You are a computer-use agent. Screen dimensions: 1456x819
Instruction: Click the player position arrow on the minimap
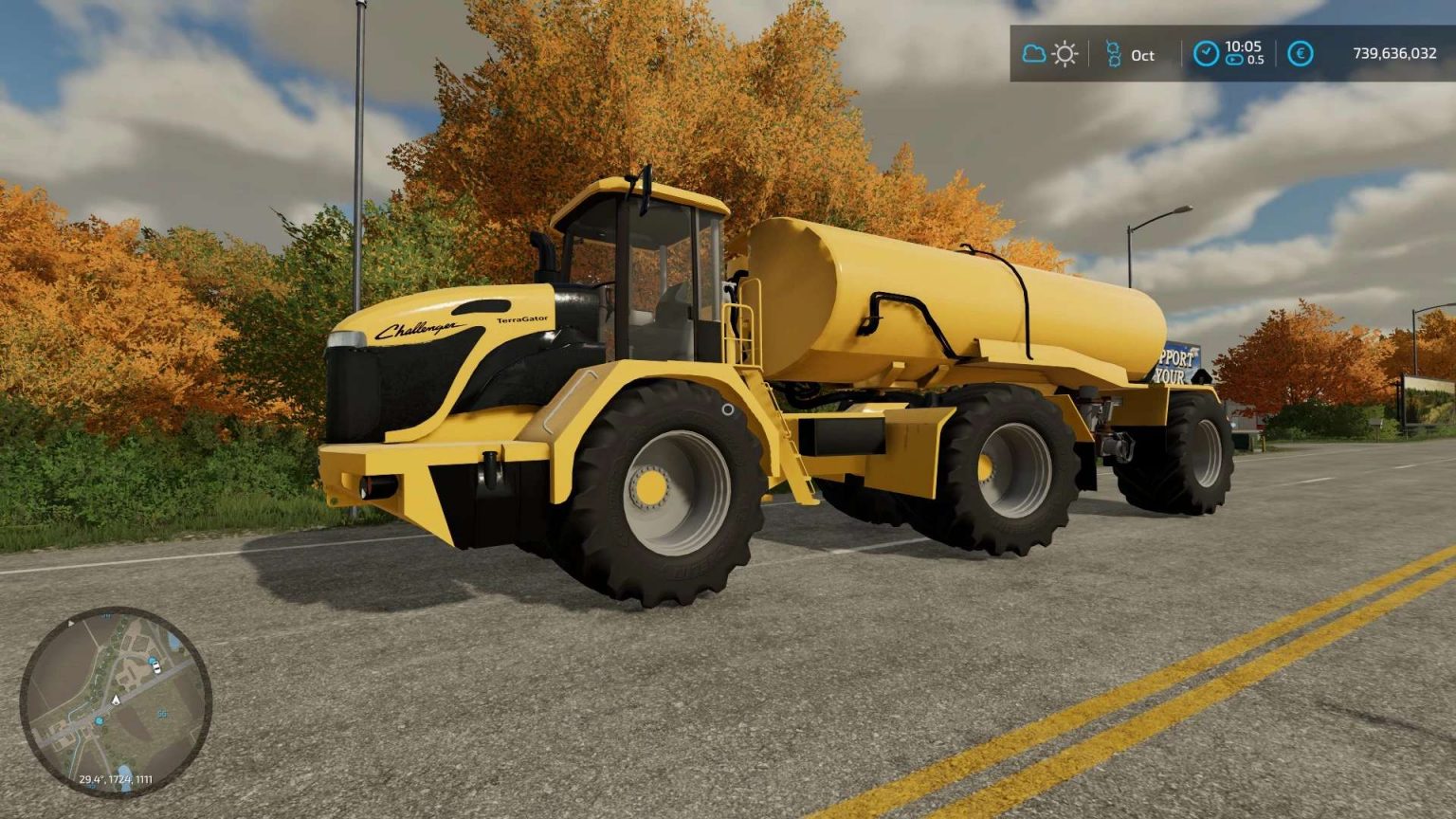click(x=116, y=700)
